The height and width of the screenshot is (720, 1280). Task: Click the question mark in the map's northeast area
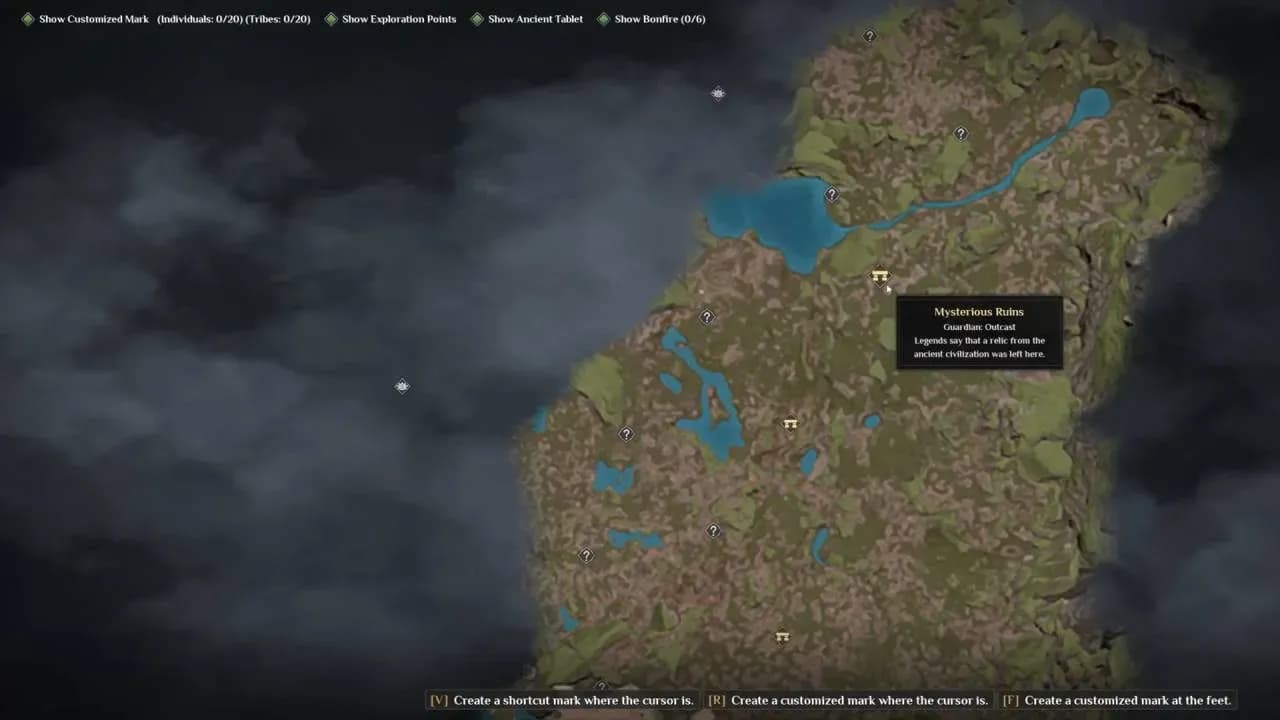coord(961,133)
